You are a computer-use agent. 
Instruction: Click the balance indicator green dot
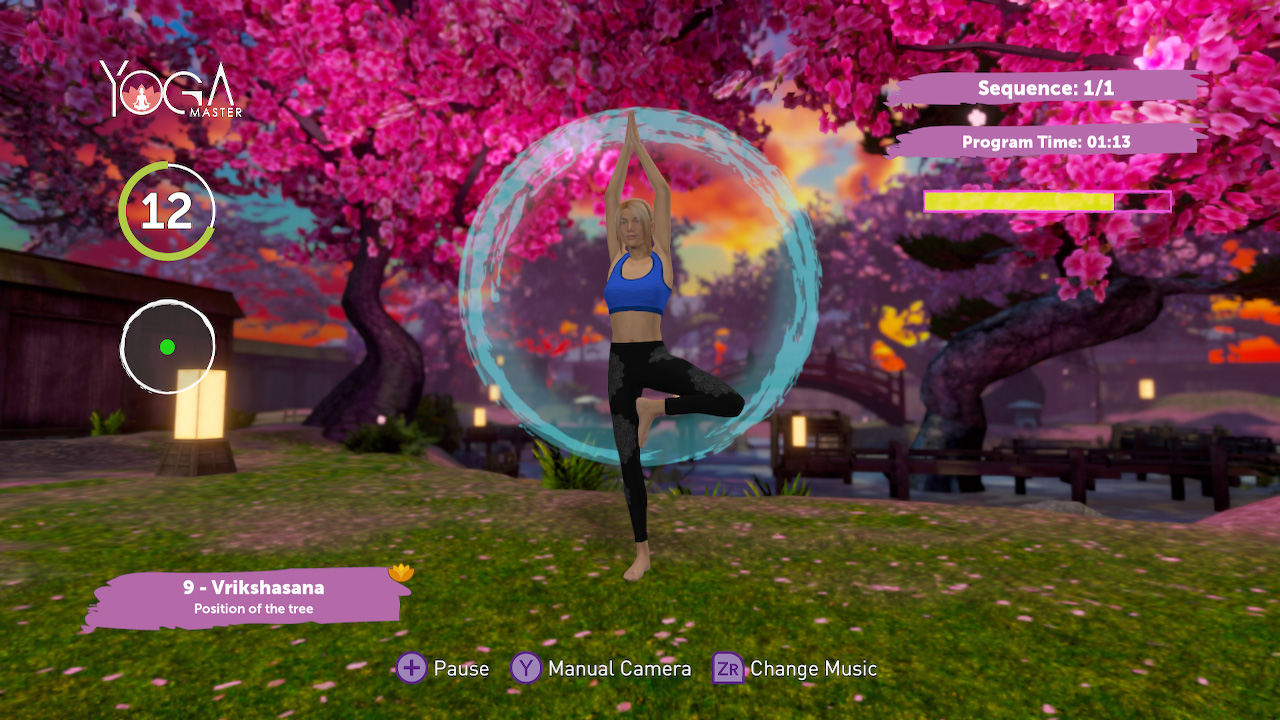(166, 347)
